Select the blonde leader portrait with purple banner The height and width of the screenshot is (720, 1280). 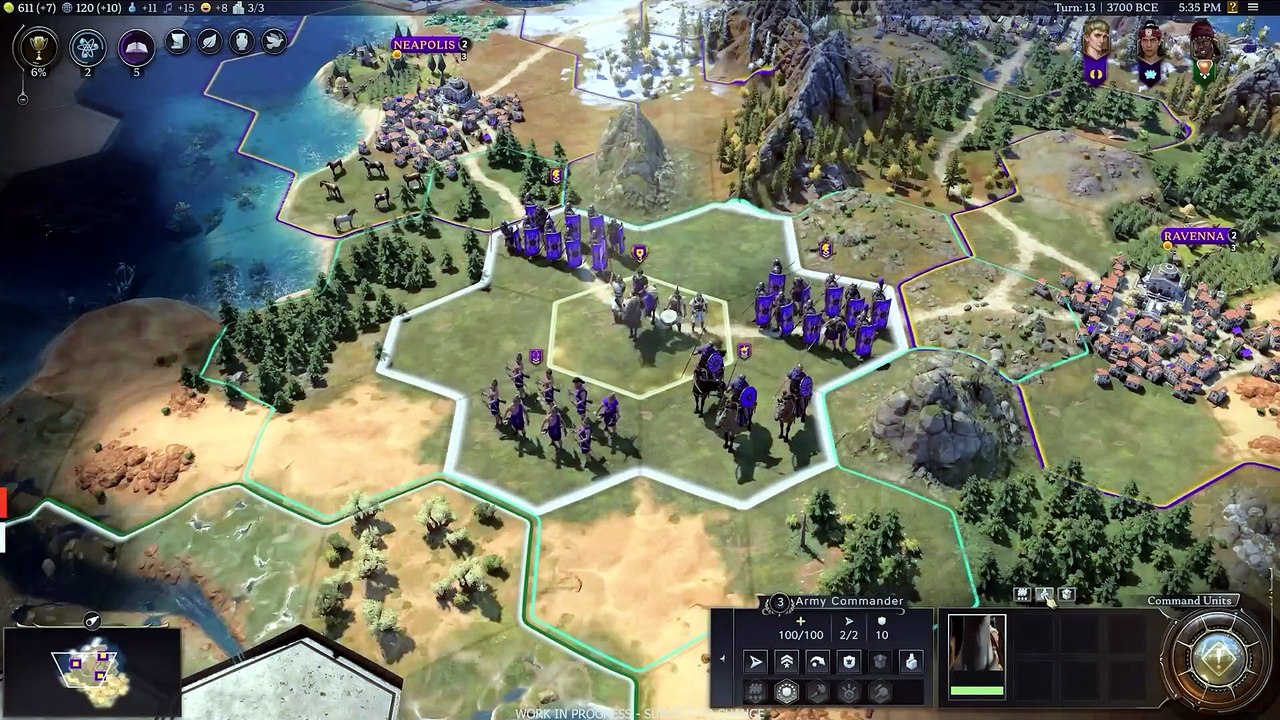1096,50
